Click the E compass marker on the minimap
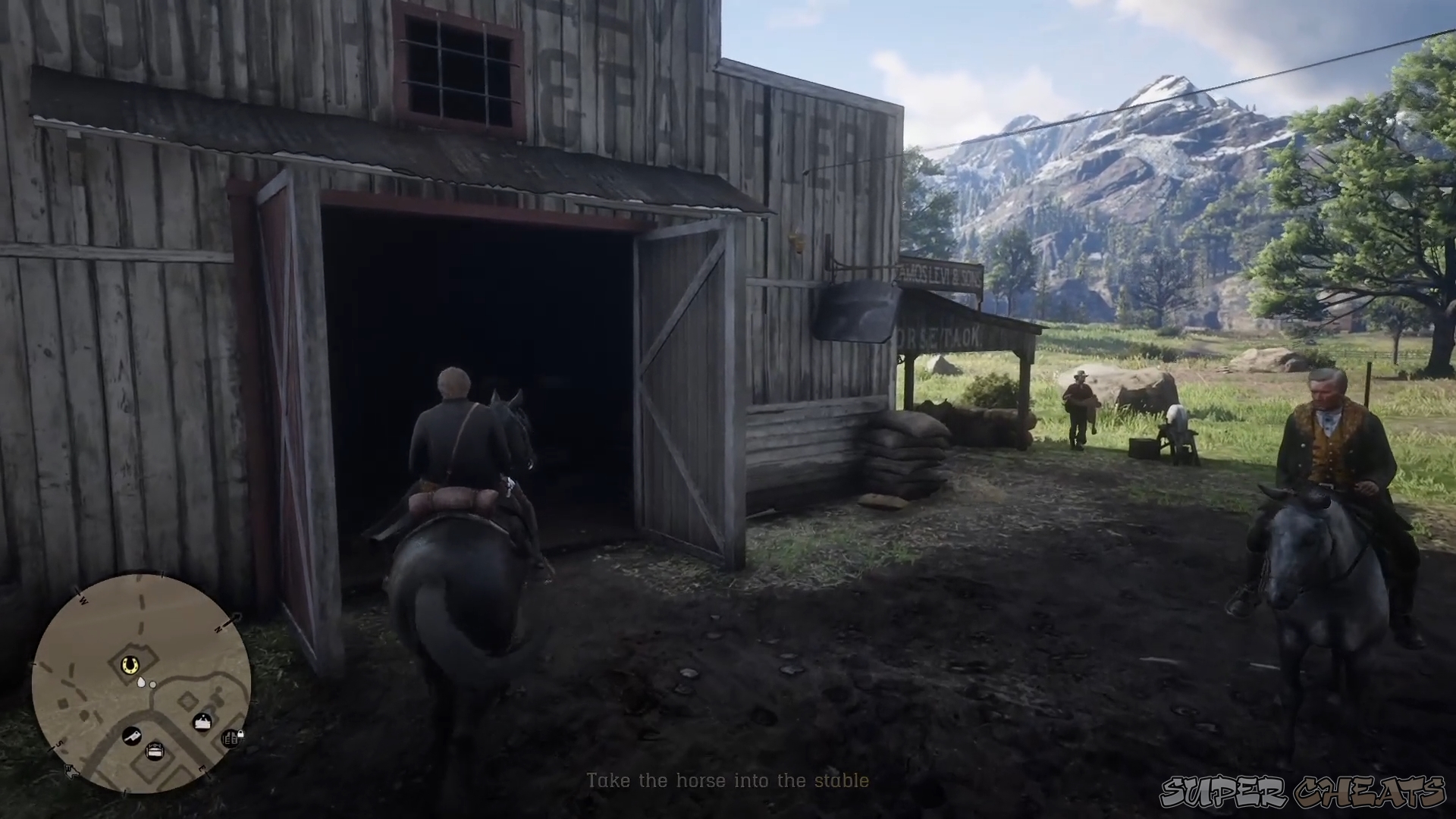 point(202,768)
